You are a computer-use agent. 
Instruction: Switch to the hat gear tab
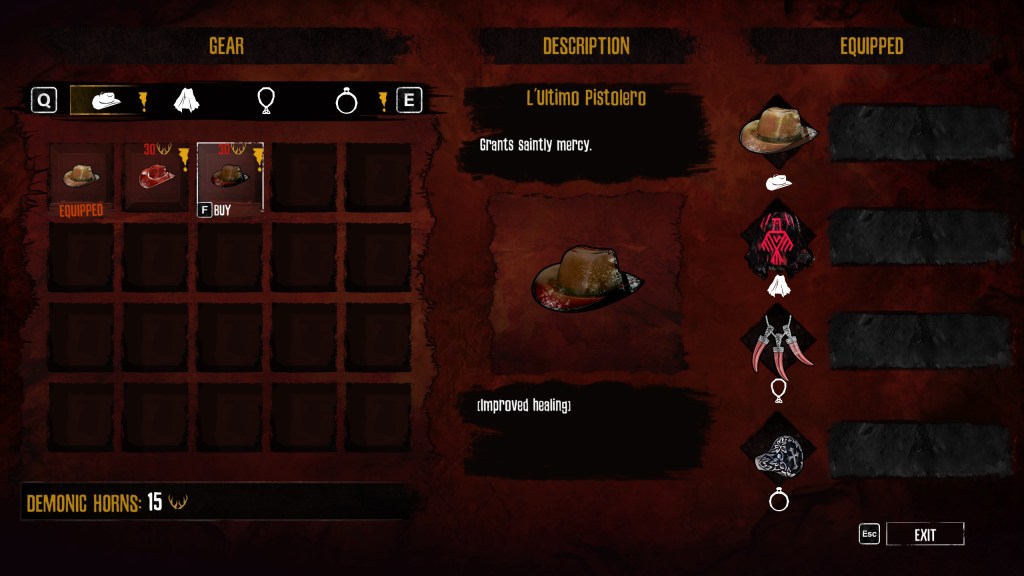pos(106,100)
